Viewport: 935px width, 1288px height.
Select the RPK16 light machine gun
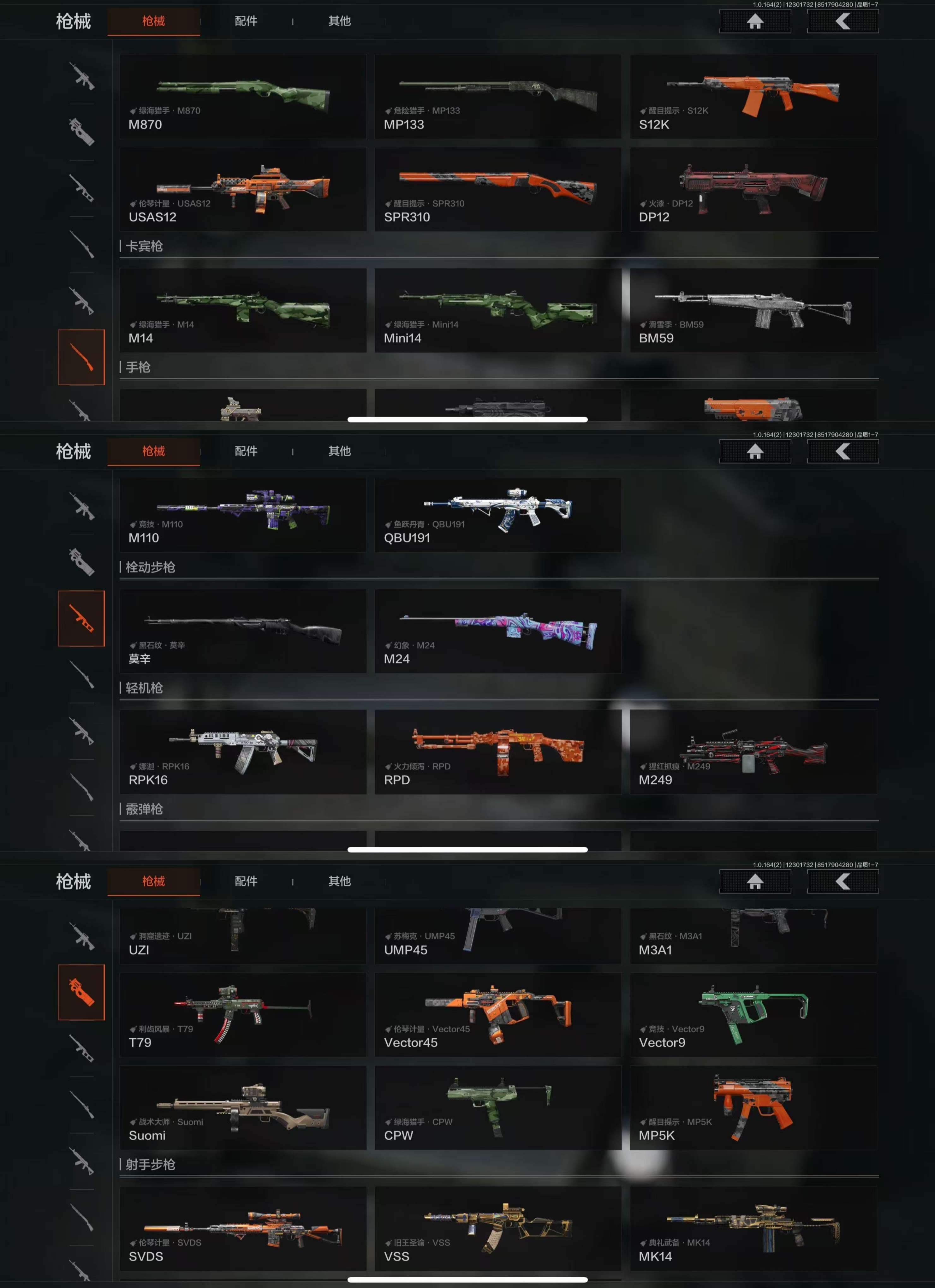242,751
